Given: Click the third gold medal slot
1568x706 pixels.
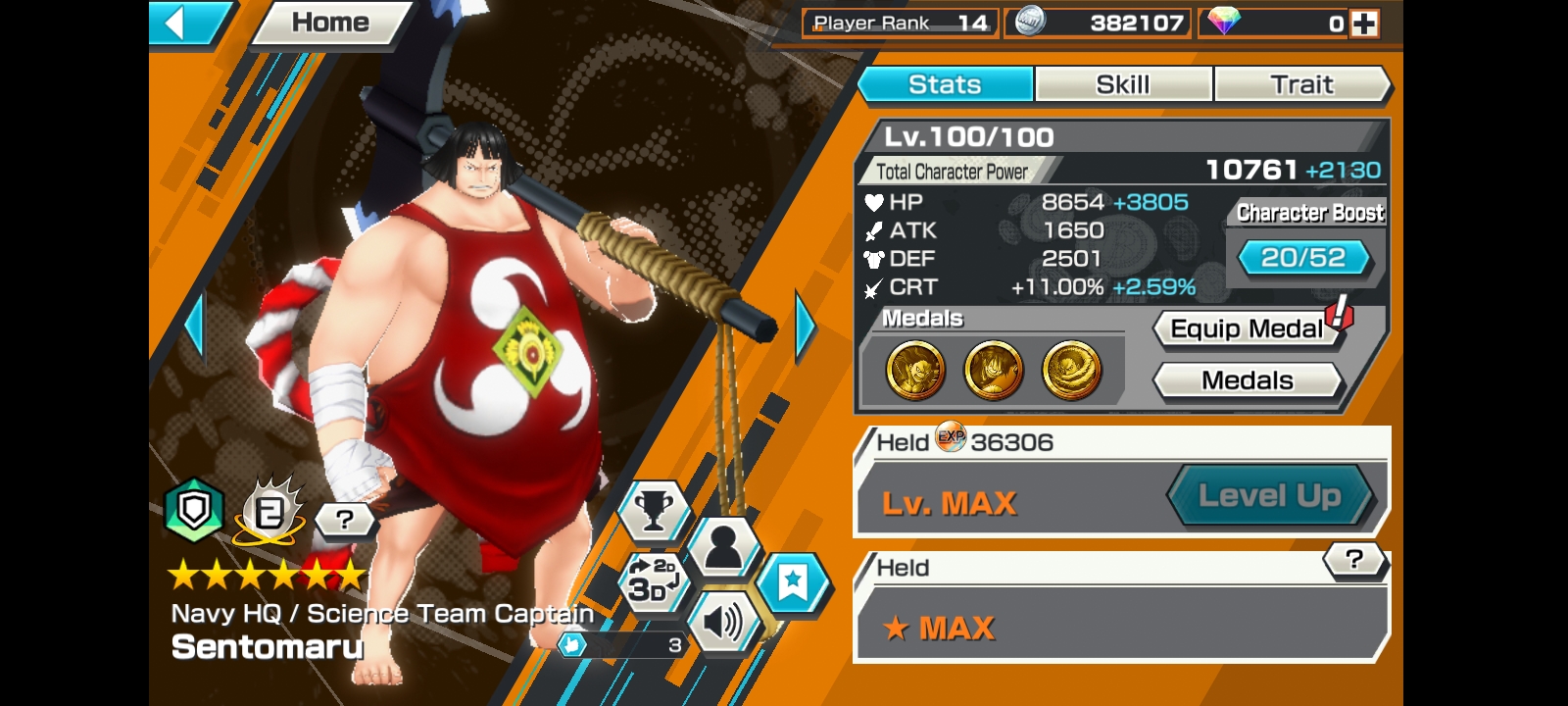Looking at the screenshot, I should coord(1071,368).
